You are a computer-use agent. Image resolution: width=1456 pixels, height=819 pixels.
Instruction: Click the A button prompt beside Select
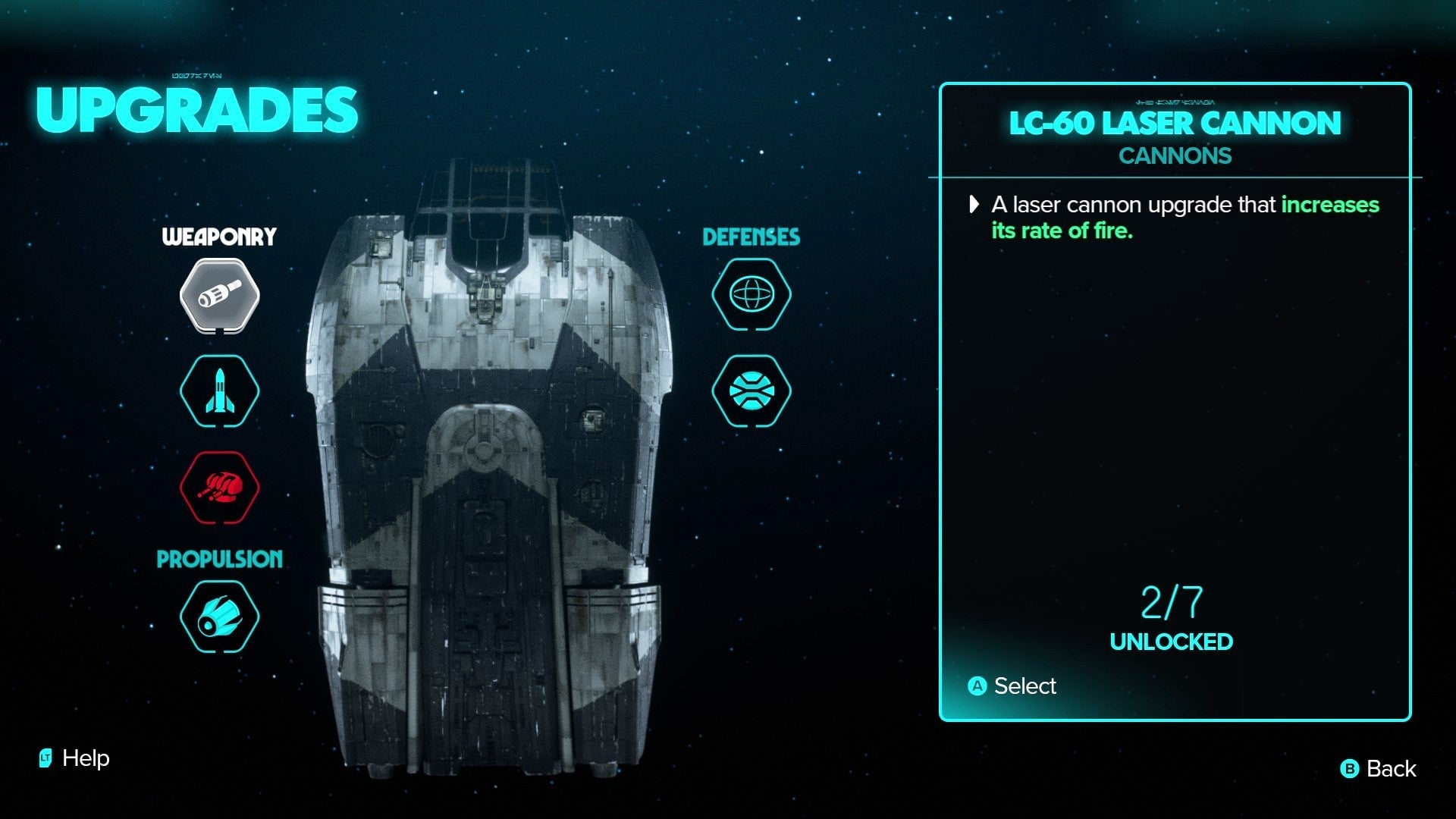(979, 686)
